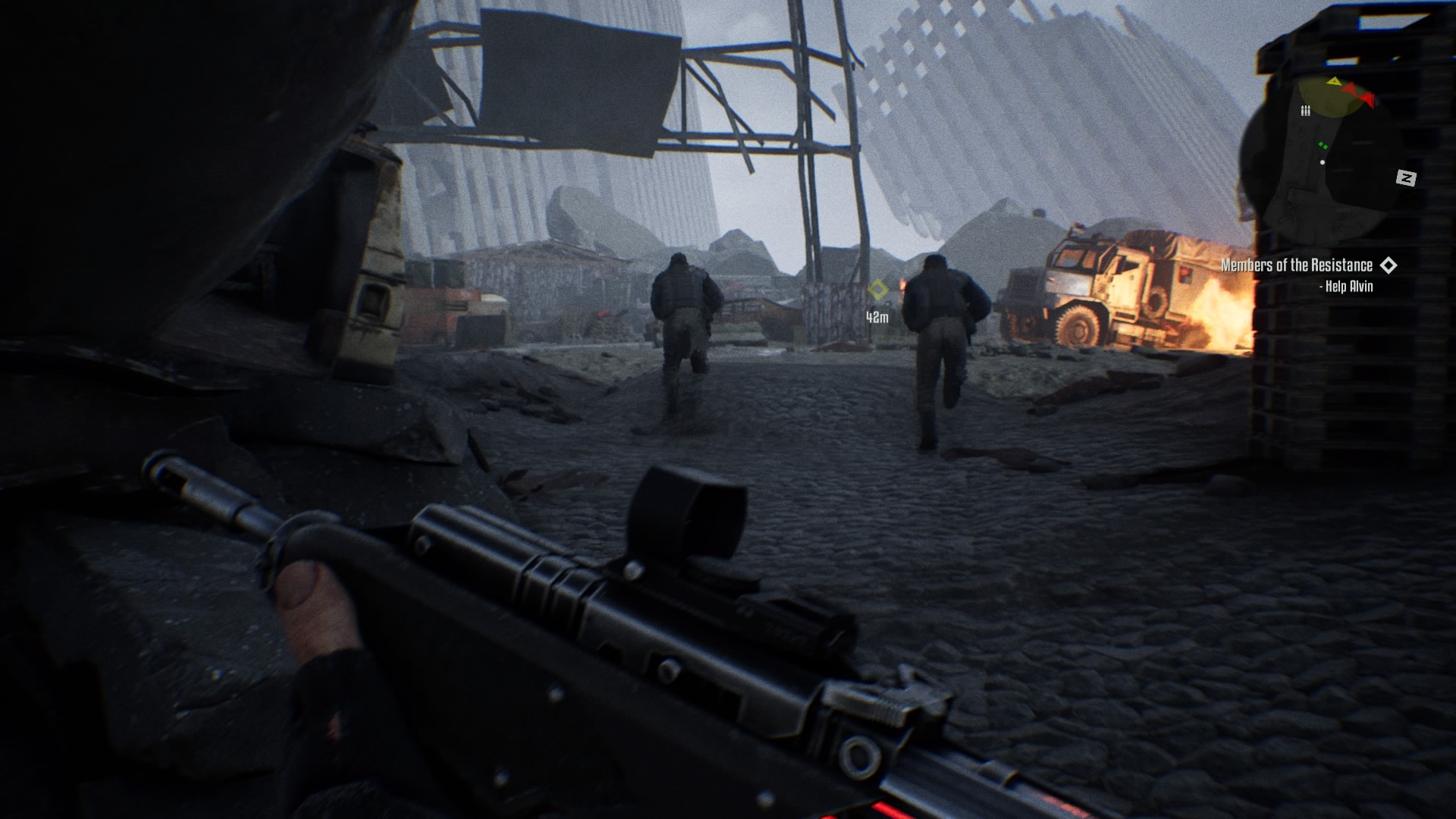Click the N compass marker on minimap
The height and width of the screenshot is (819, 1456).
tap(1406, 178)
